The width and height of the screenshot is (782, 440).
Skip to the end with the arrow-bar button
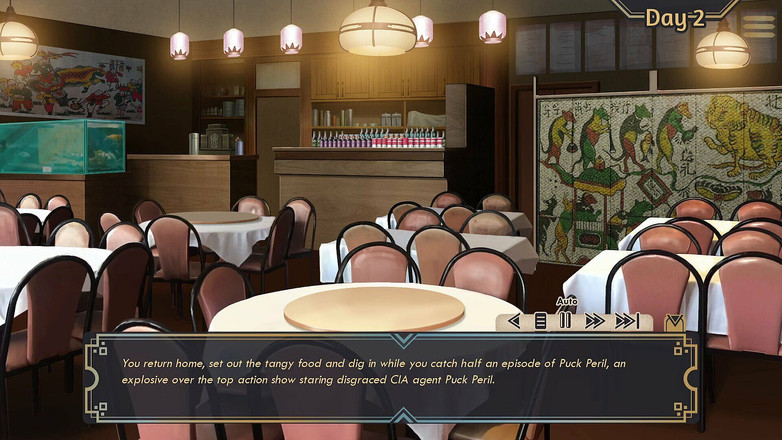tap(627, 321)
